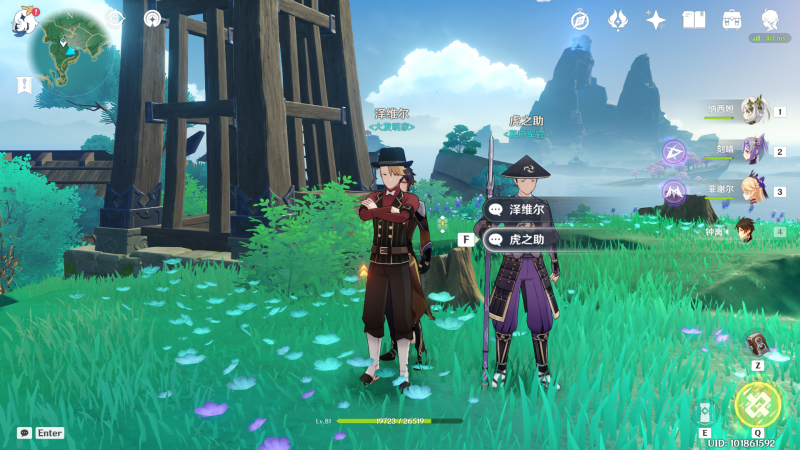Open the quest bookmark icon below the minimap
Image resolution: width=800 pixels, height=450 pixels.
click(x=23, y=86)
